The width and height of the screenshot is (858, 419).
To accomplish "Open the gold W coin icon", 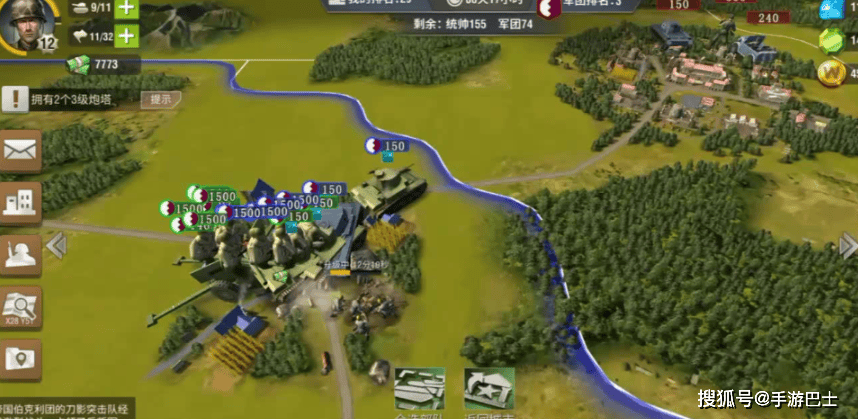I will coord(831,72).
